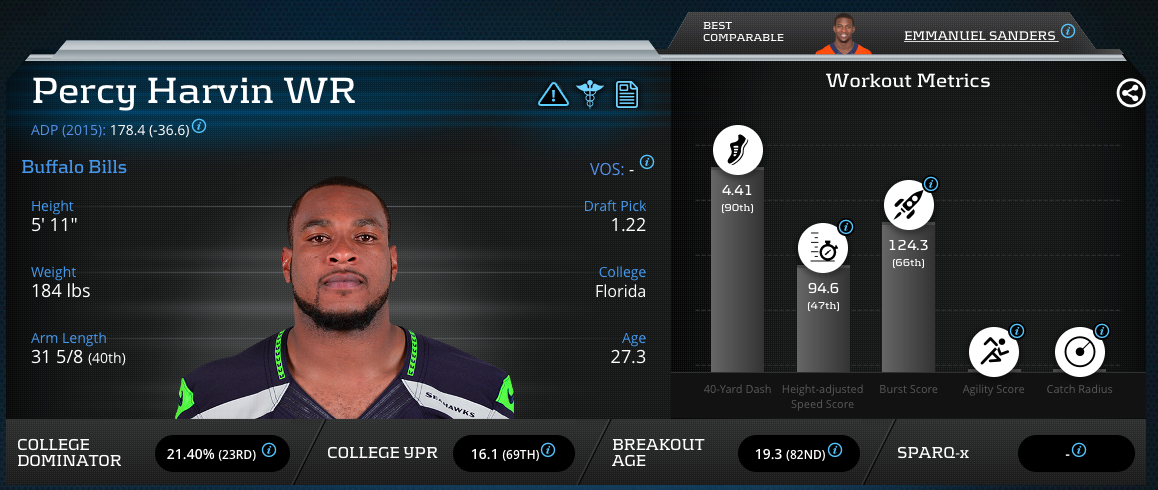Click the Emmanuel Sanders headshot thumbnail

[843, 35]
